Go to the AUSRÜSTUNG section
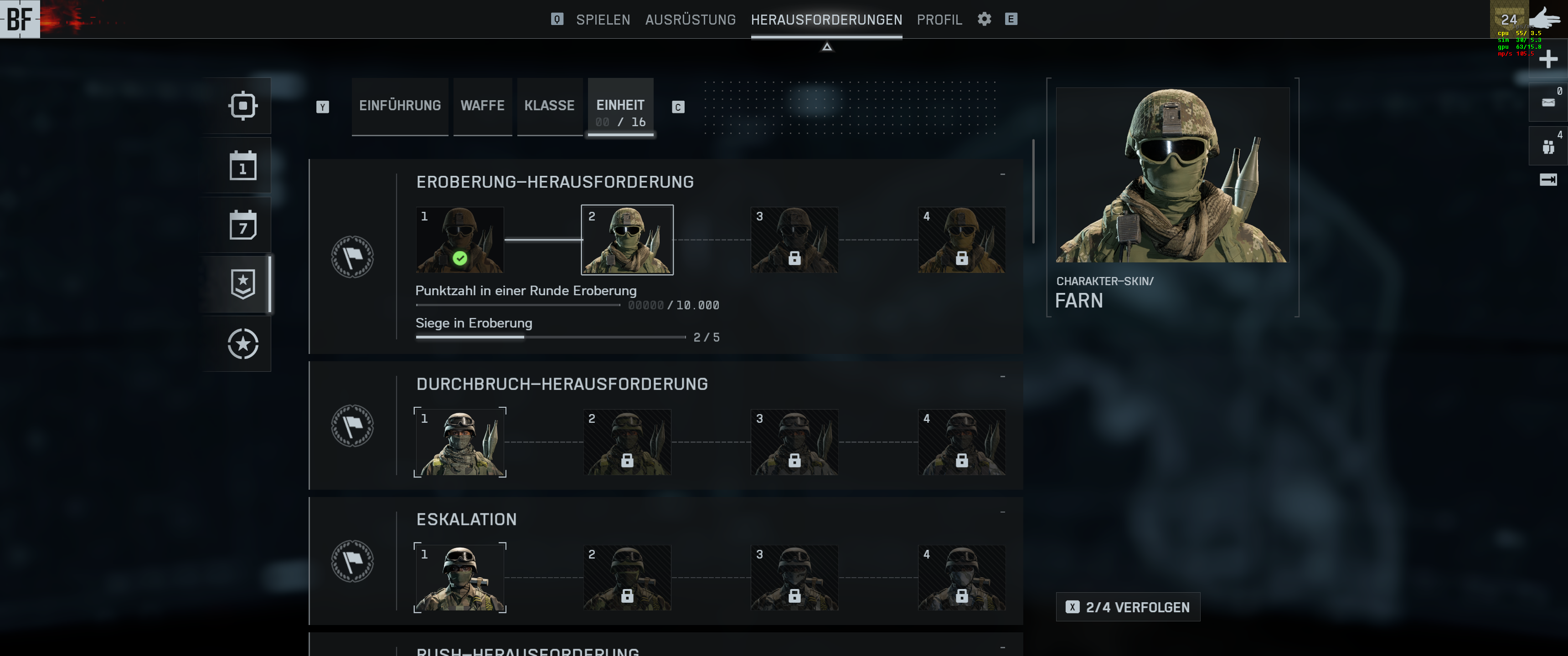 (x=690, y=20)
